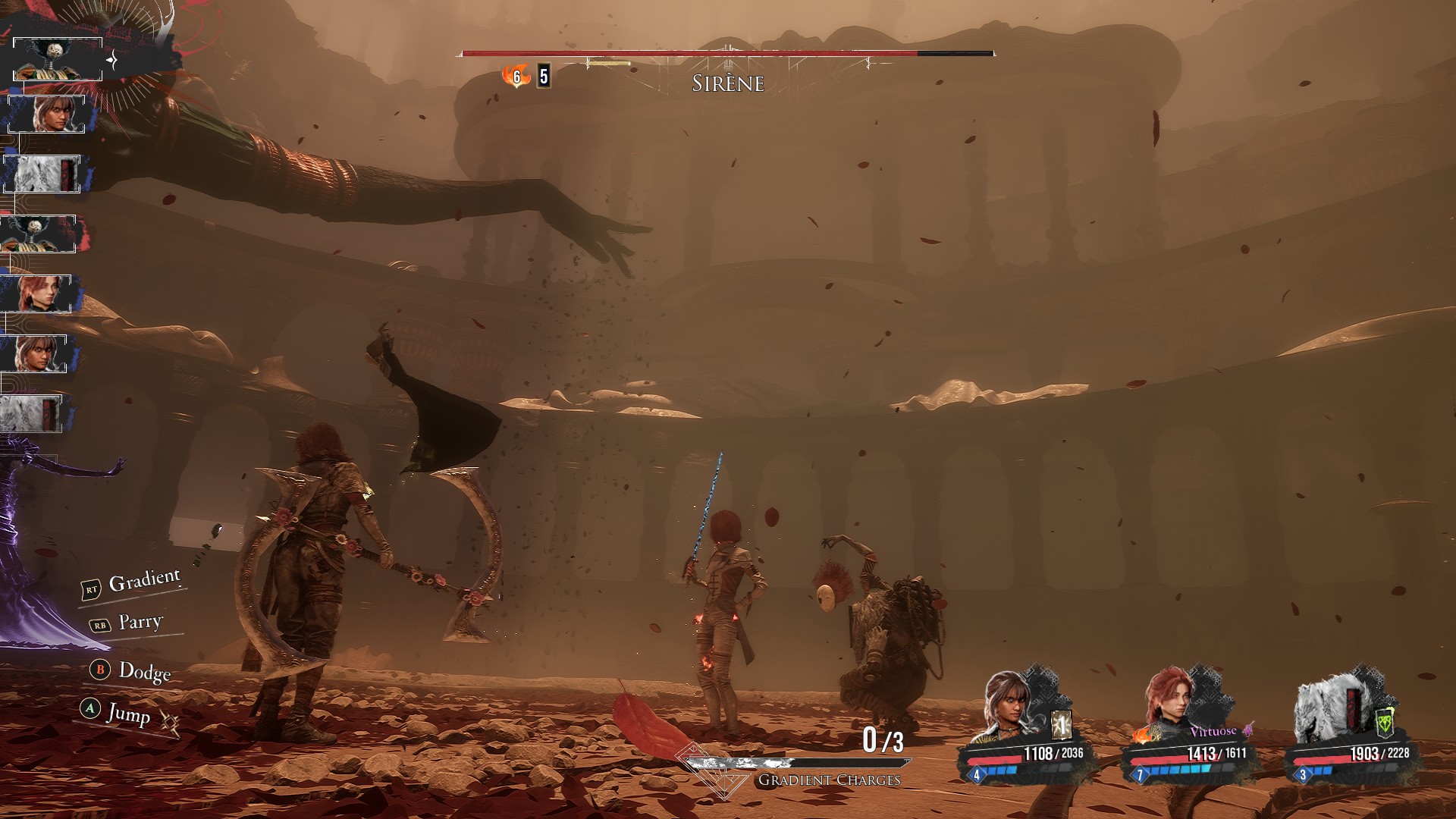Select the Gradient command label
Viewport: 1456px width, 819px height.
pos(144,582)
